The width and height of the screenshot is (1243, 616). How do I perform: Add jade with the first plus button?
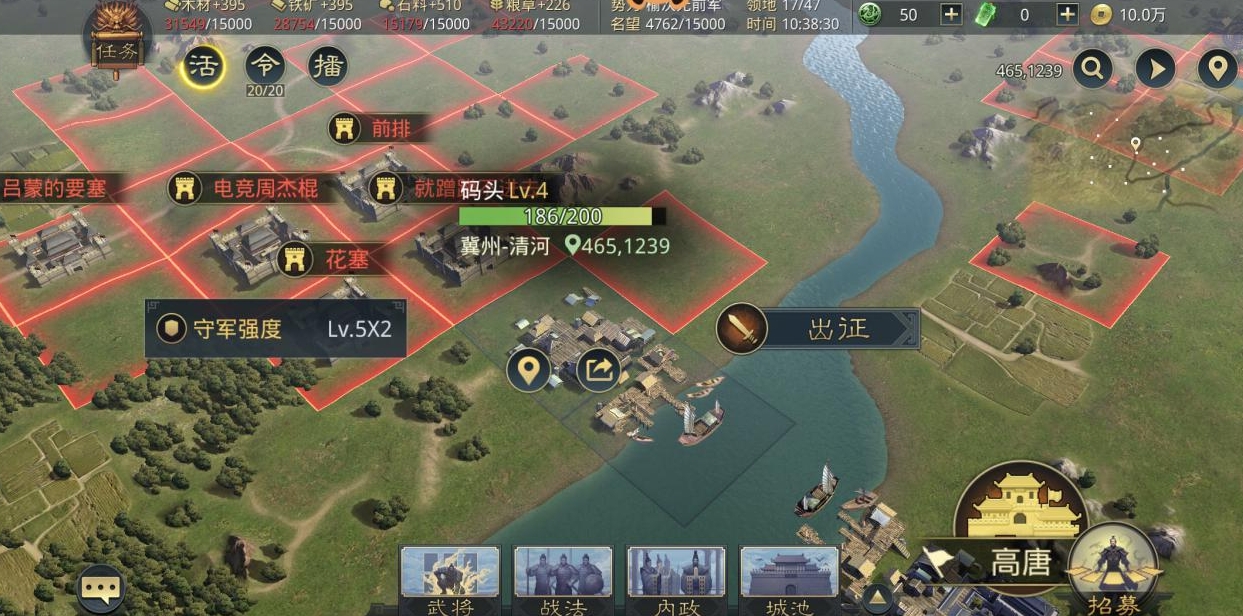(x=951, y=14)
